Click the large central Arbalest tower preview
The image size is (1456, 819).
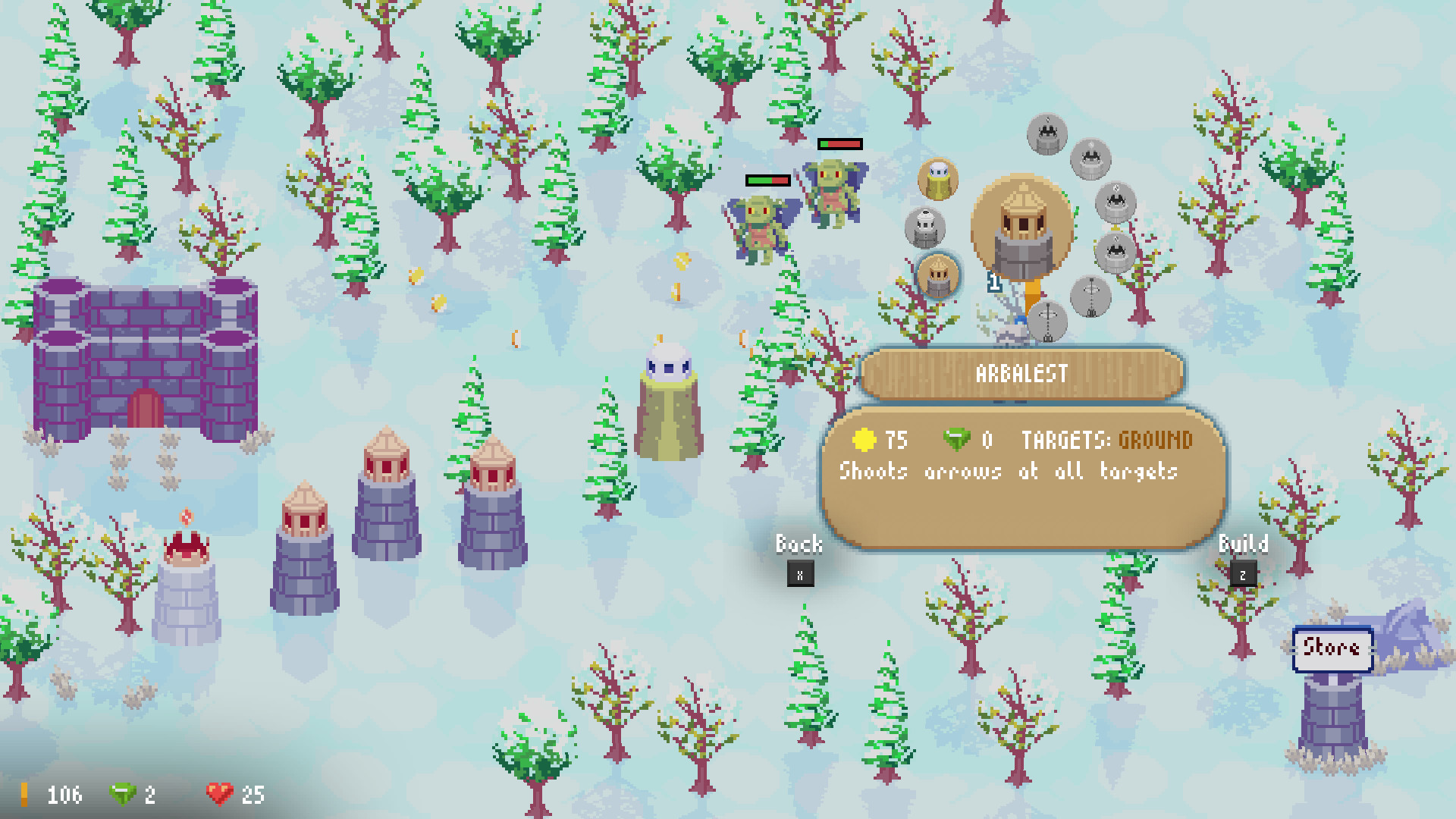tap(1022, 227)
